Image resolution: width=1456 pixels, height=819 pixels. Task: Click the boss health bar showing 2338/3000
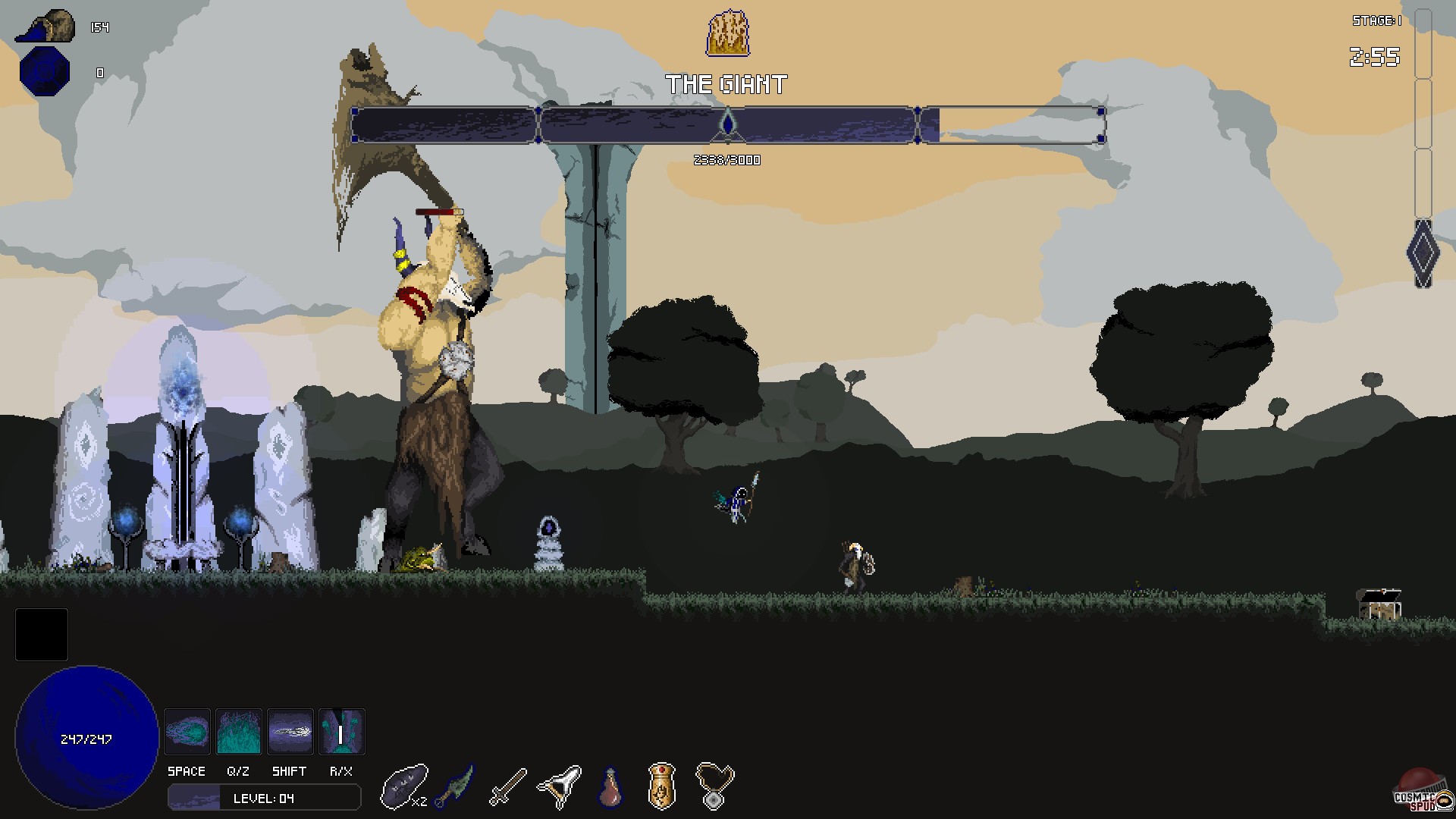click(x=726, y=125)
